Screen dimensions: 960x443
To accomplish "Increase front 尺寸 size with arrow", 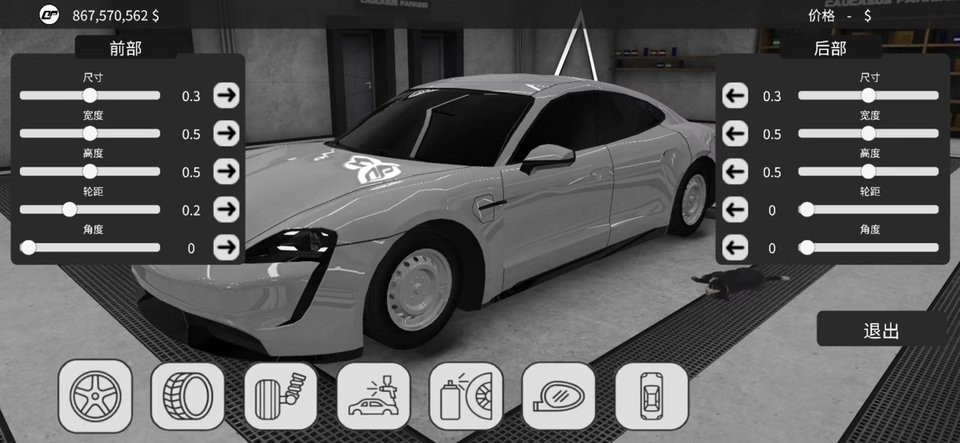I will click(227, 96).
